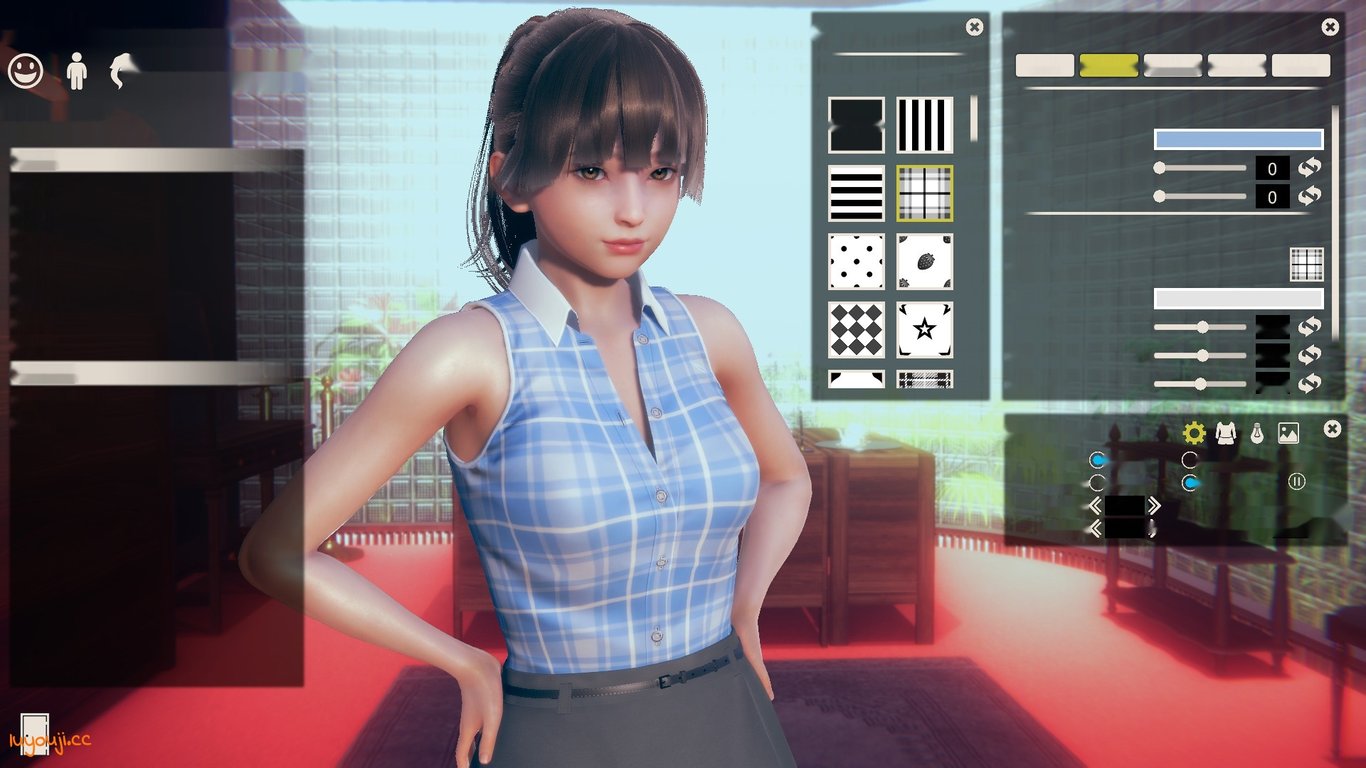Select the first tab in the right panel

pos(1043,66)
